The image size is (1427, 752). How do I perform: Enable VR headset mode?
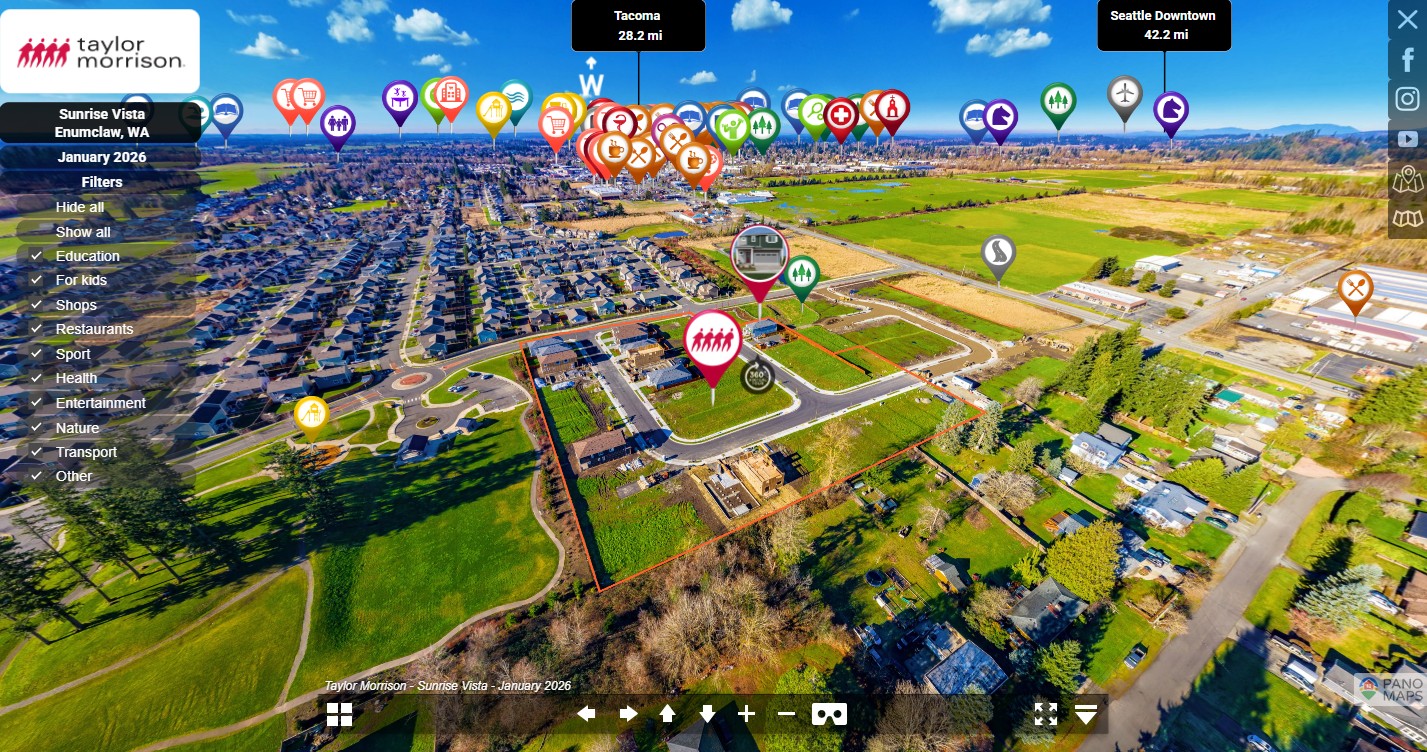(829, 714)
